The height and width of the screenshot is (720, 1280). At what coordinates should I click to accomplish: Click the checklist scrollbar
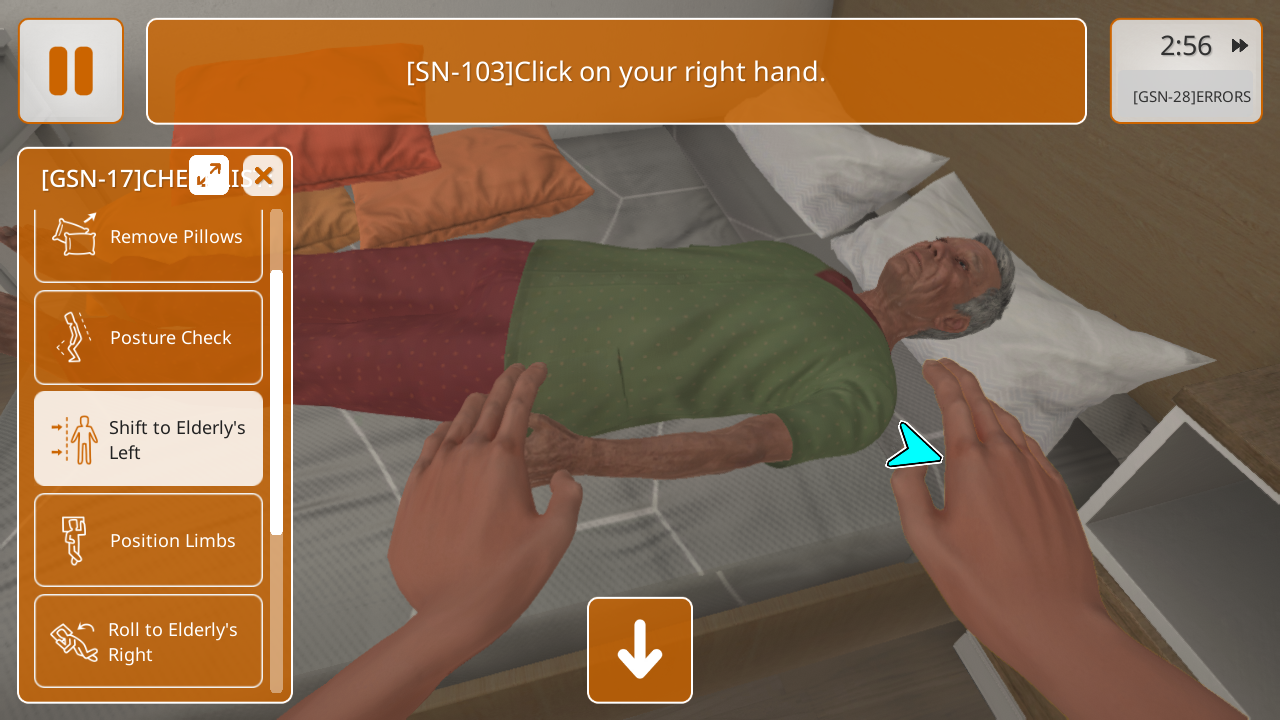tap(277, 400)
